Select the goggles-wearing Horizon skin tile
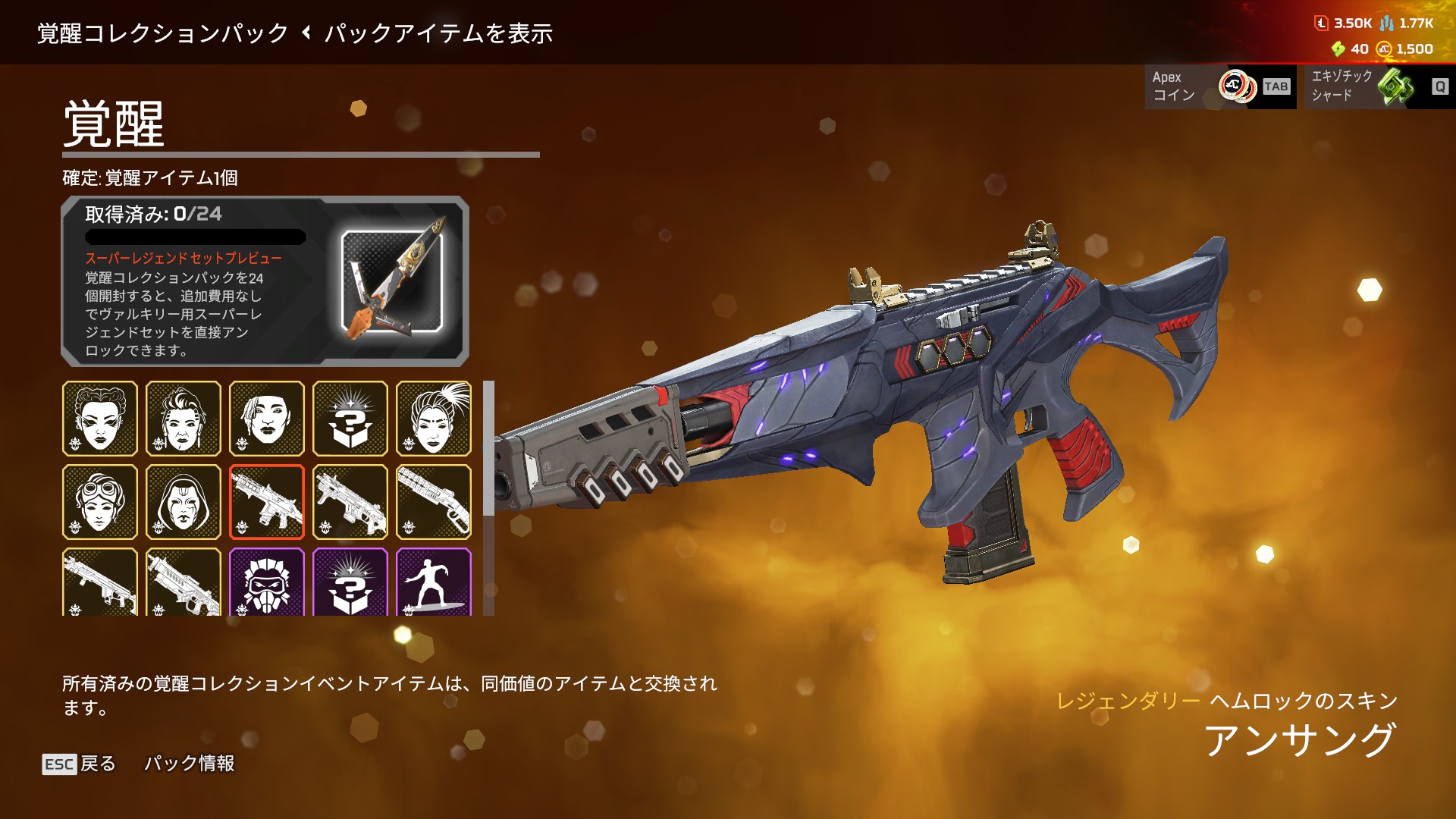1456x819 pixels. (100, 502)
